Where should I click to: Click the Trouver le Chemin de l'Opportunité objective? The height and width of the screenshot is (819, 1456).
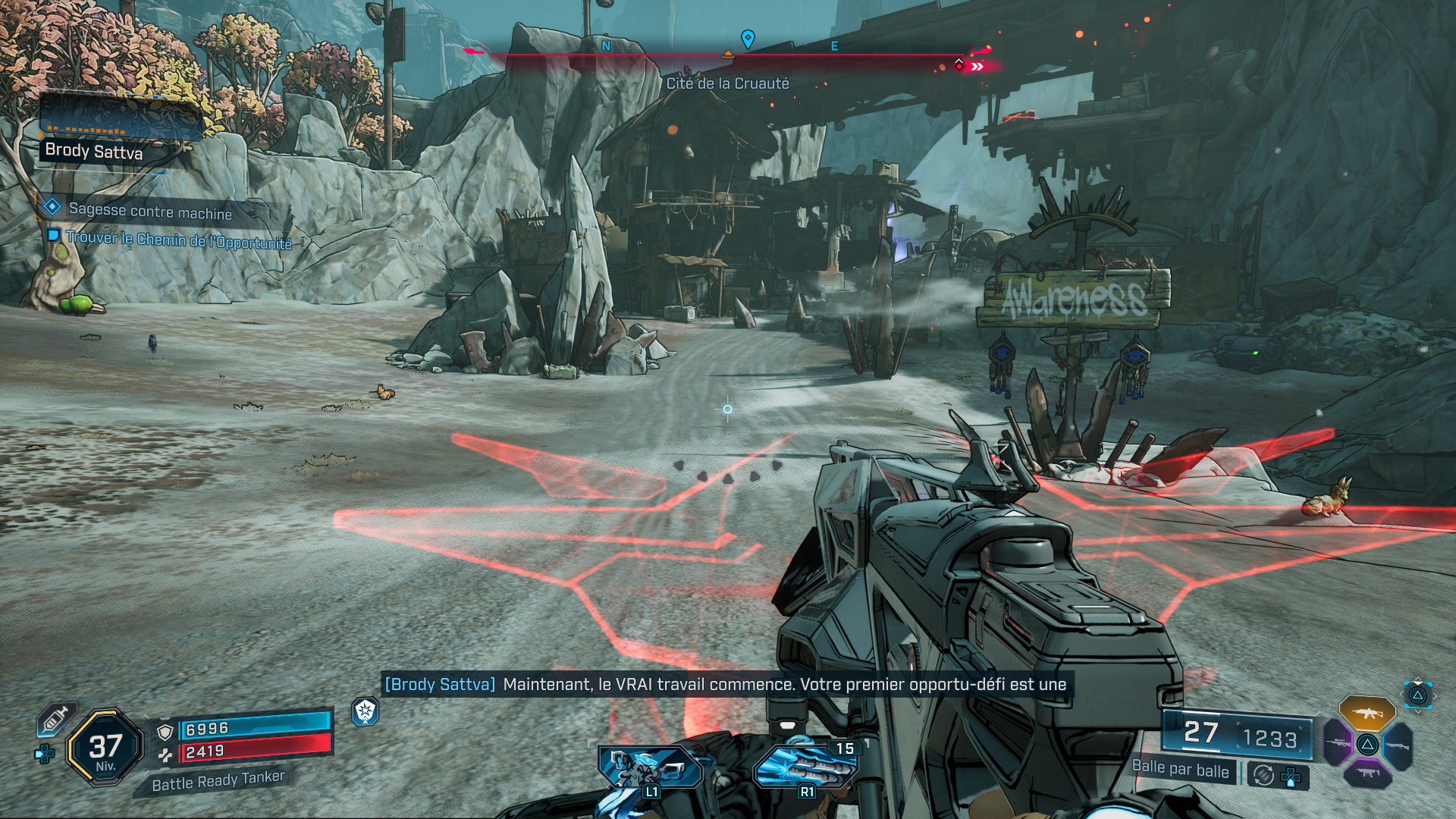click(178, 240)
